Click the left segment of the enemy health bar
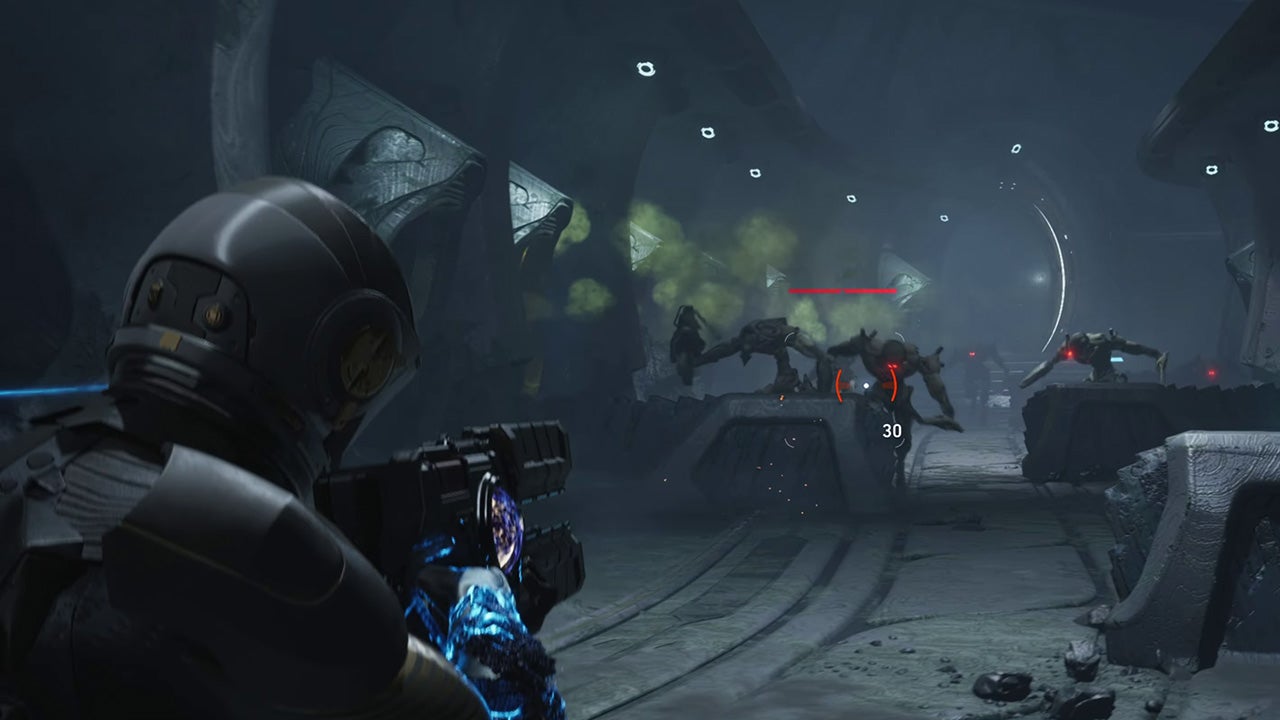Screen dimensions: 1280x720 [815, 291]
